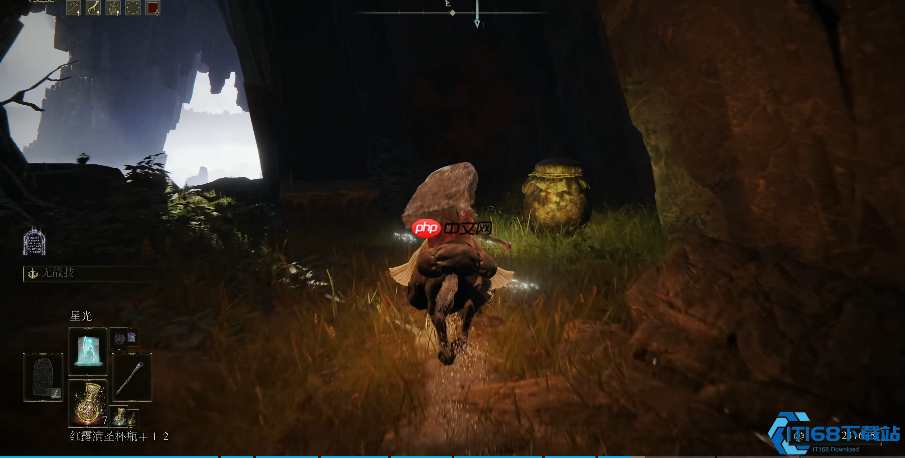Viewport: 905px width, 458px height.
Task: Select the Starlight spell slot
Action: point(87,350)
